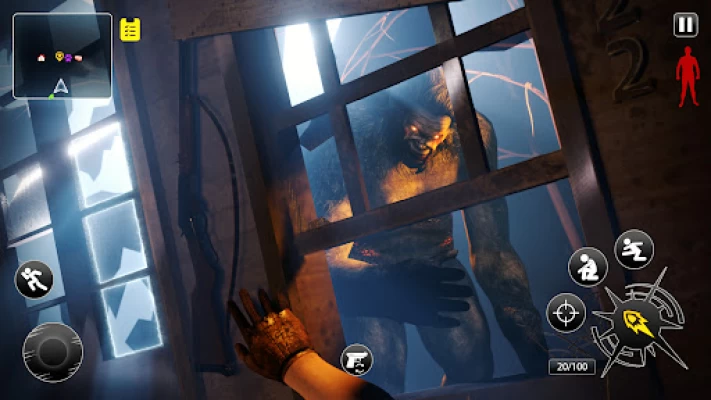Activate the prone crawl button
The width and height of the screenshot is (711, 400).
point(633,249)
